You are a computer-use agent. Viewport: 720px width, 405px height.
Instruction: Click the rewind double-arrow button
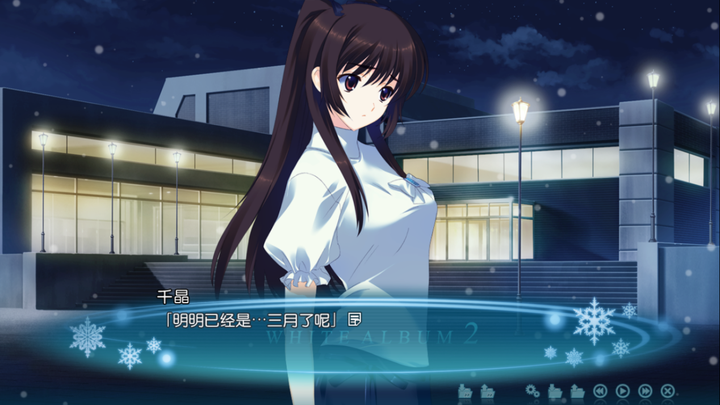click(x=600, y=390)
